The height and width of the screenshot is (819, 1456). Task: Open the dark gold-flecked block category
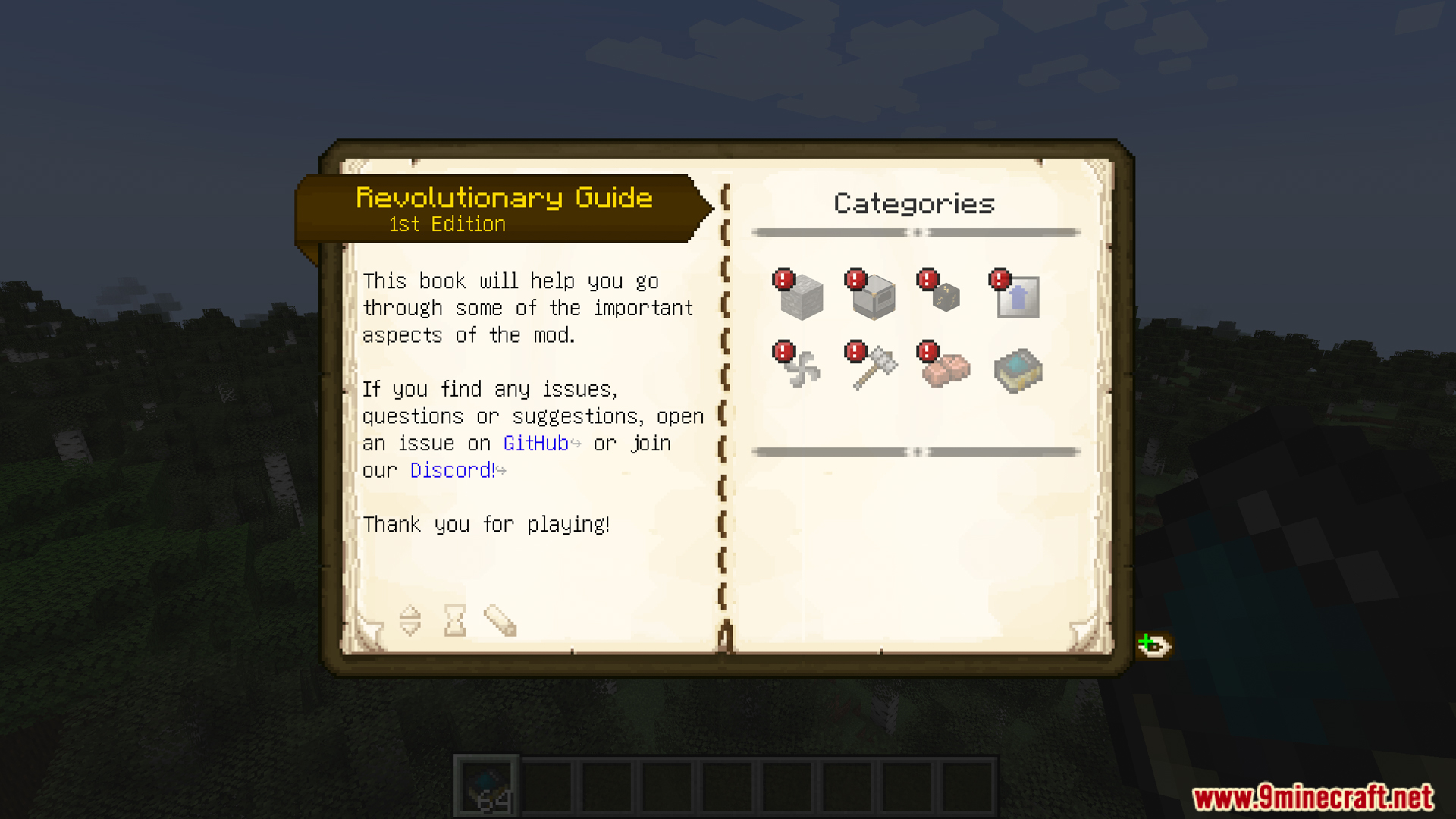tap(944, 297)
